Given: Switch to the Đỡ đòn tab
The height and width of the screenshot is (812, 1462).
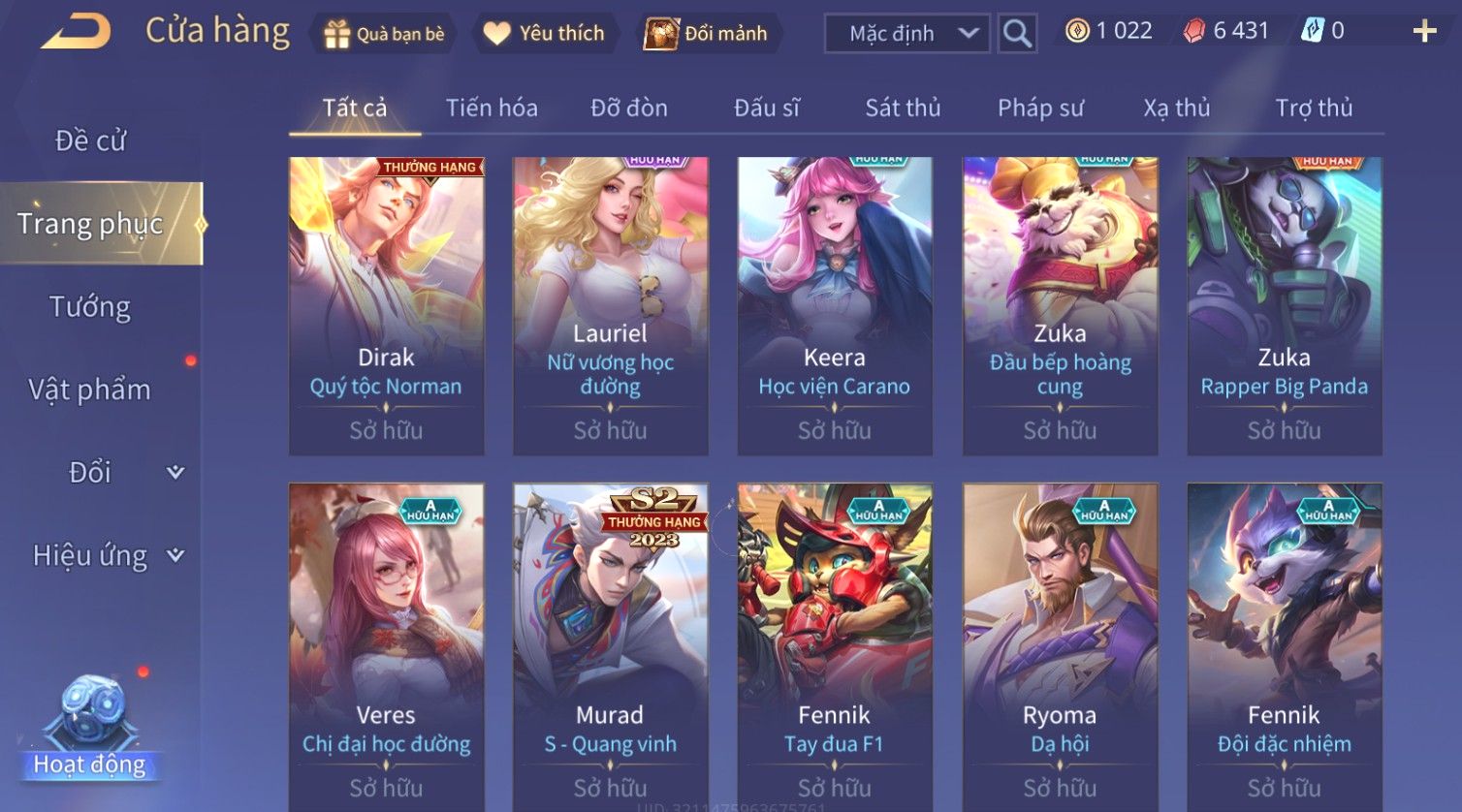Looking at the screenshot, I should (x=629, y=108).
